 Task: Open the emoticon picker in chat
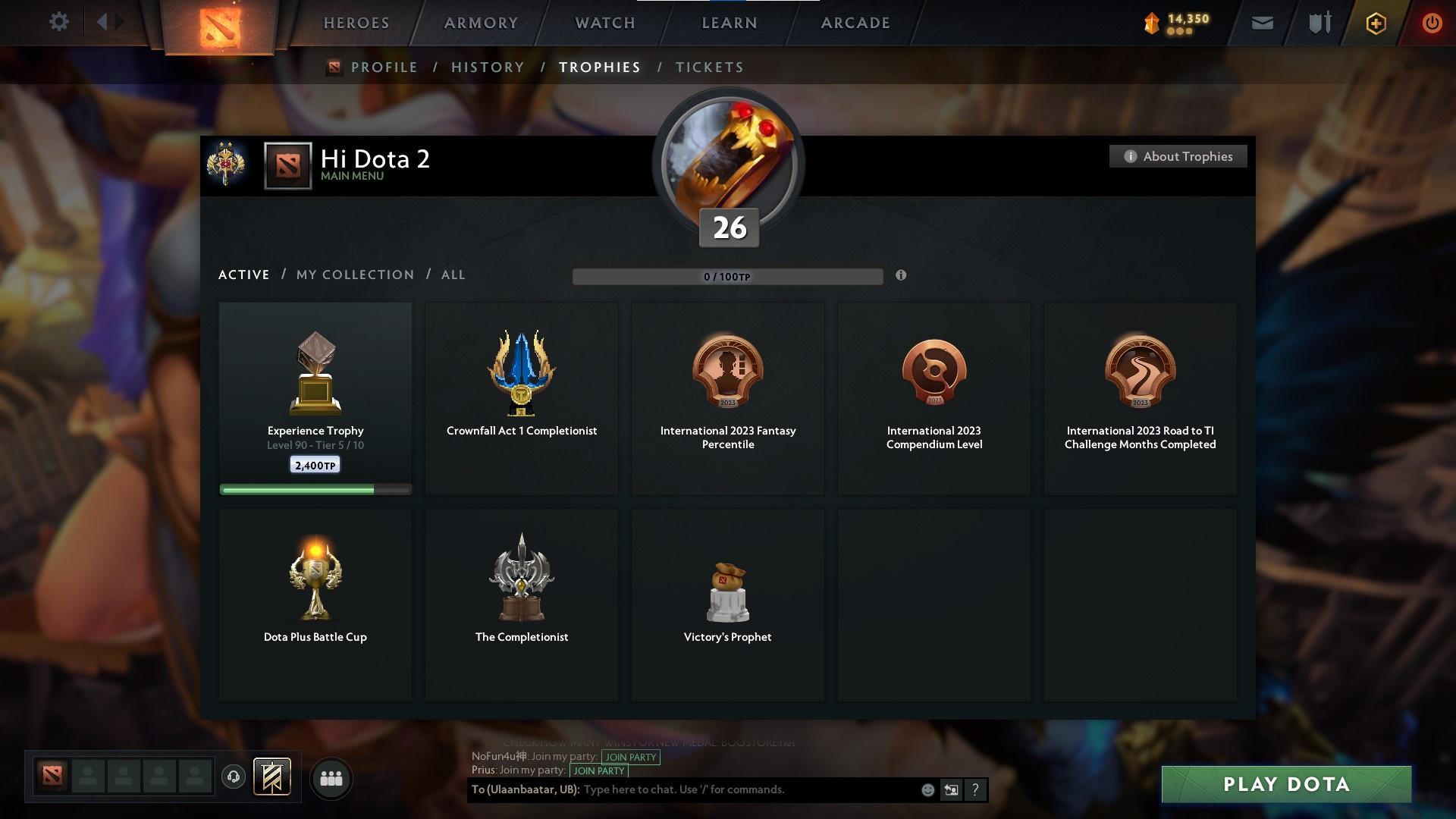click(927, 789)
